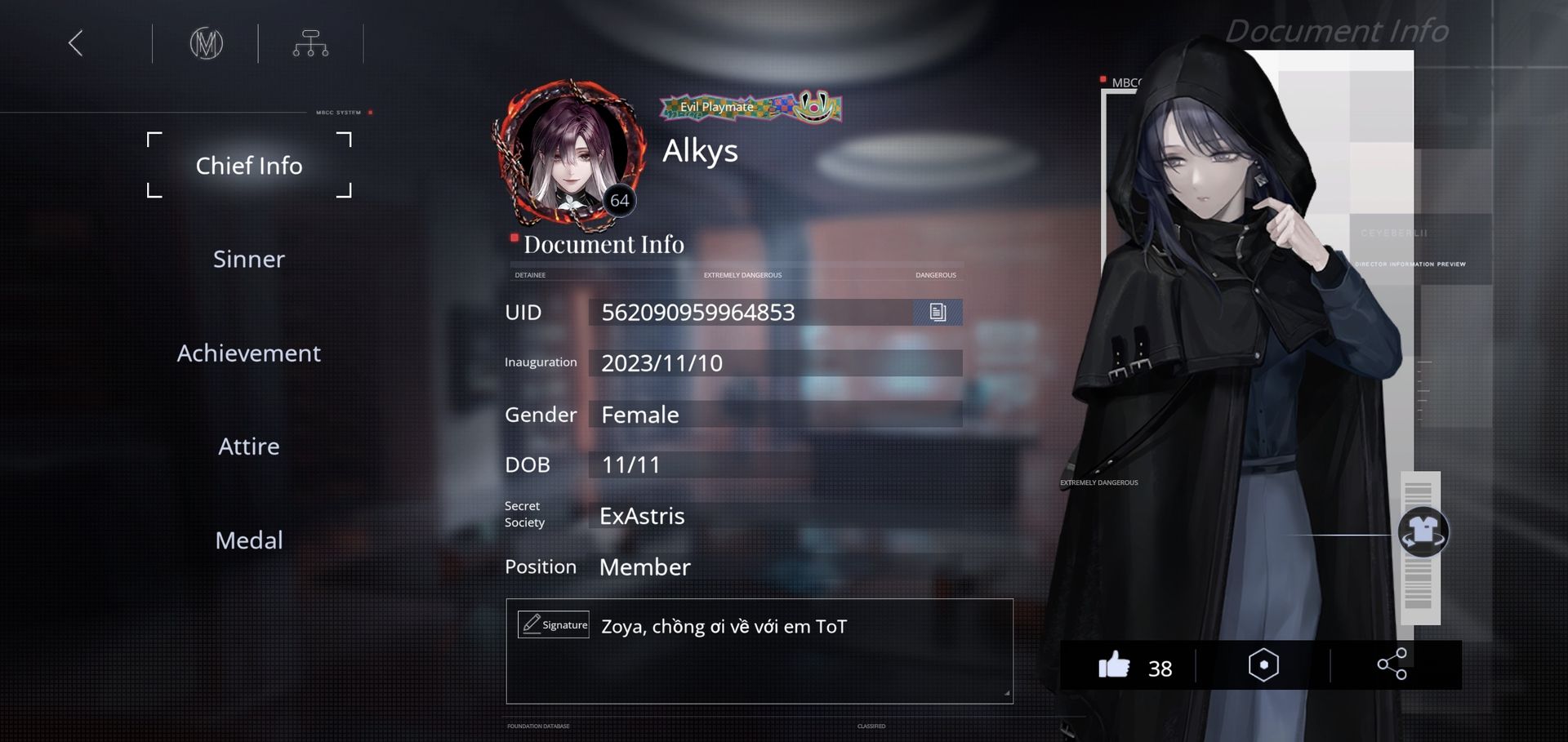Open the hierarchy tree icon

[x=310, y=43]
